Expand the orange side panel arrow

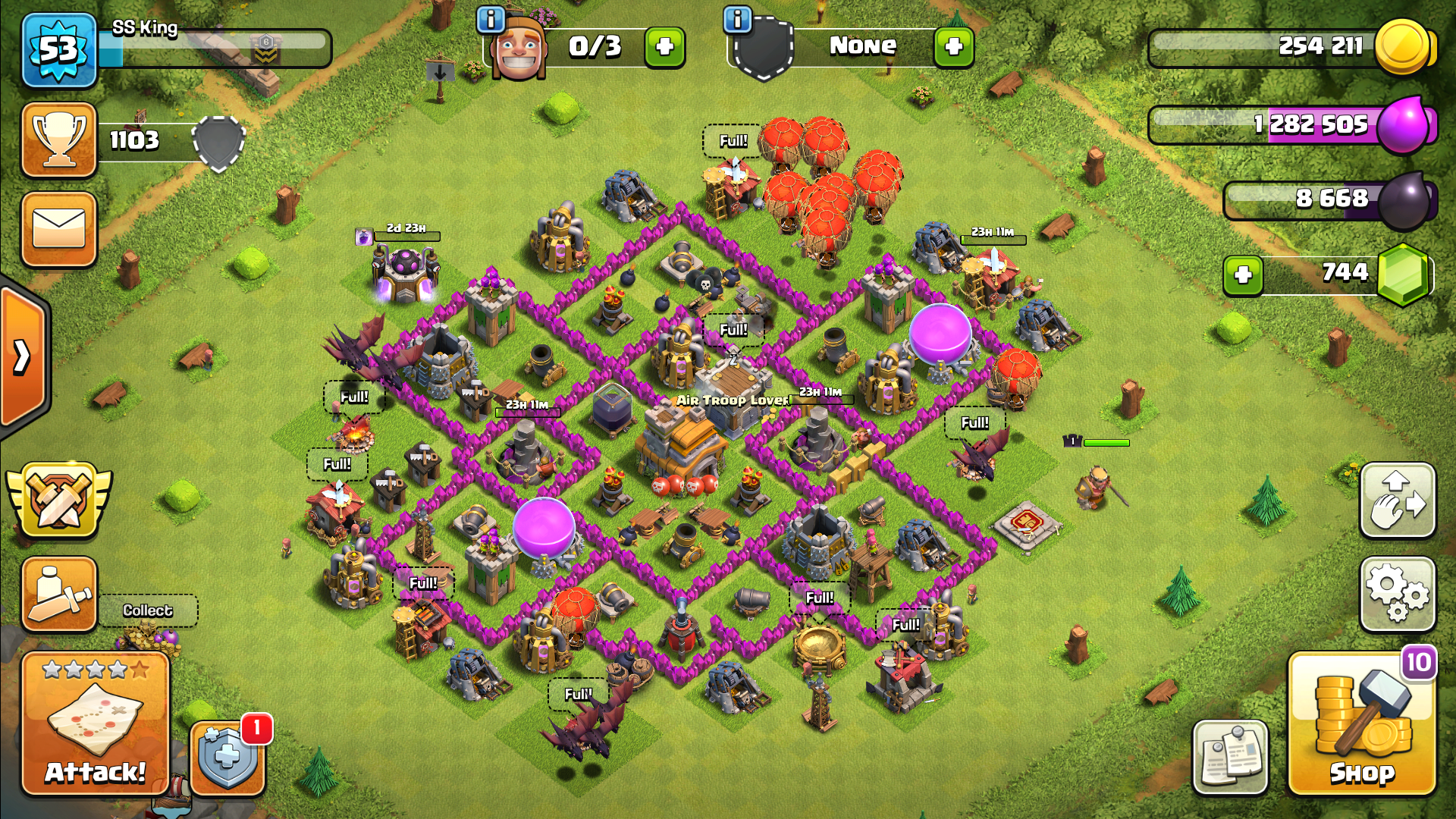(23, 356)
